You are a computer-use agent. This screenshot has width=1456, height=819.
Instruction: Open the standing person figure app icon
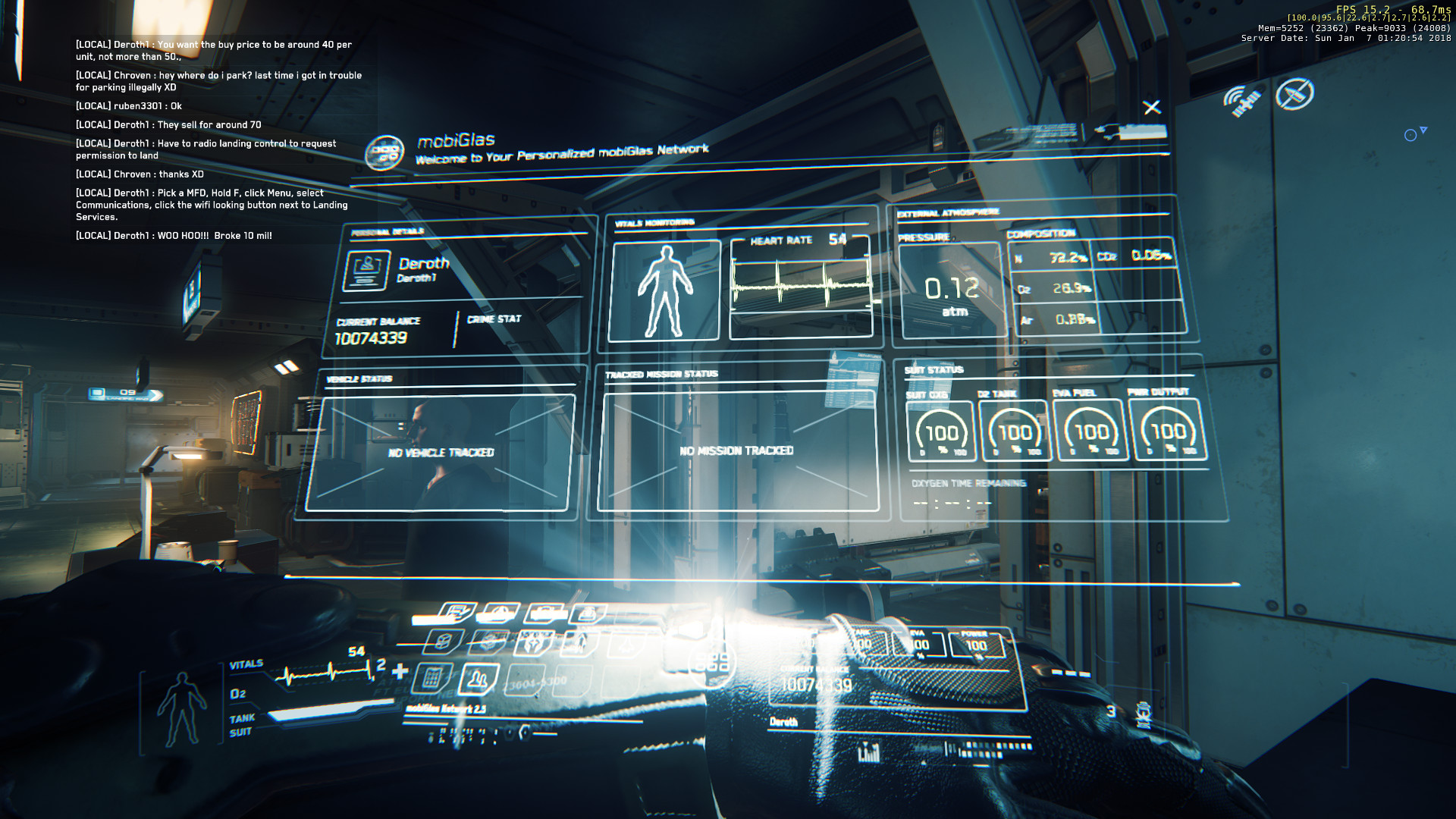579,644
